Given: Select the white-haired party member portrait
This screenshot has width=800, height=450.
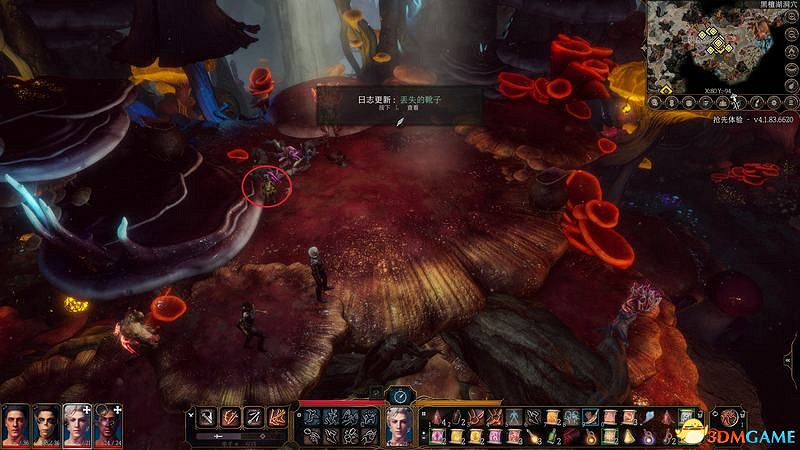Looking at the screenshot, I should (x=77, y=424).
